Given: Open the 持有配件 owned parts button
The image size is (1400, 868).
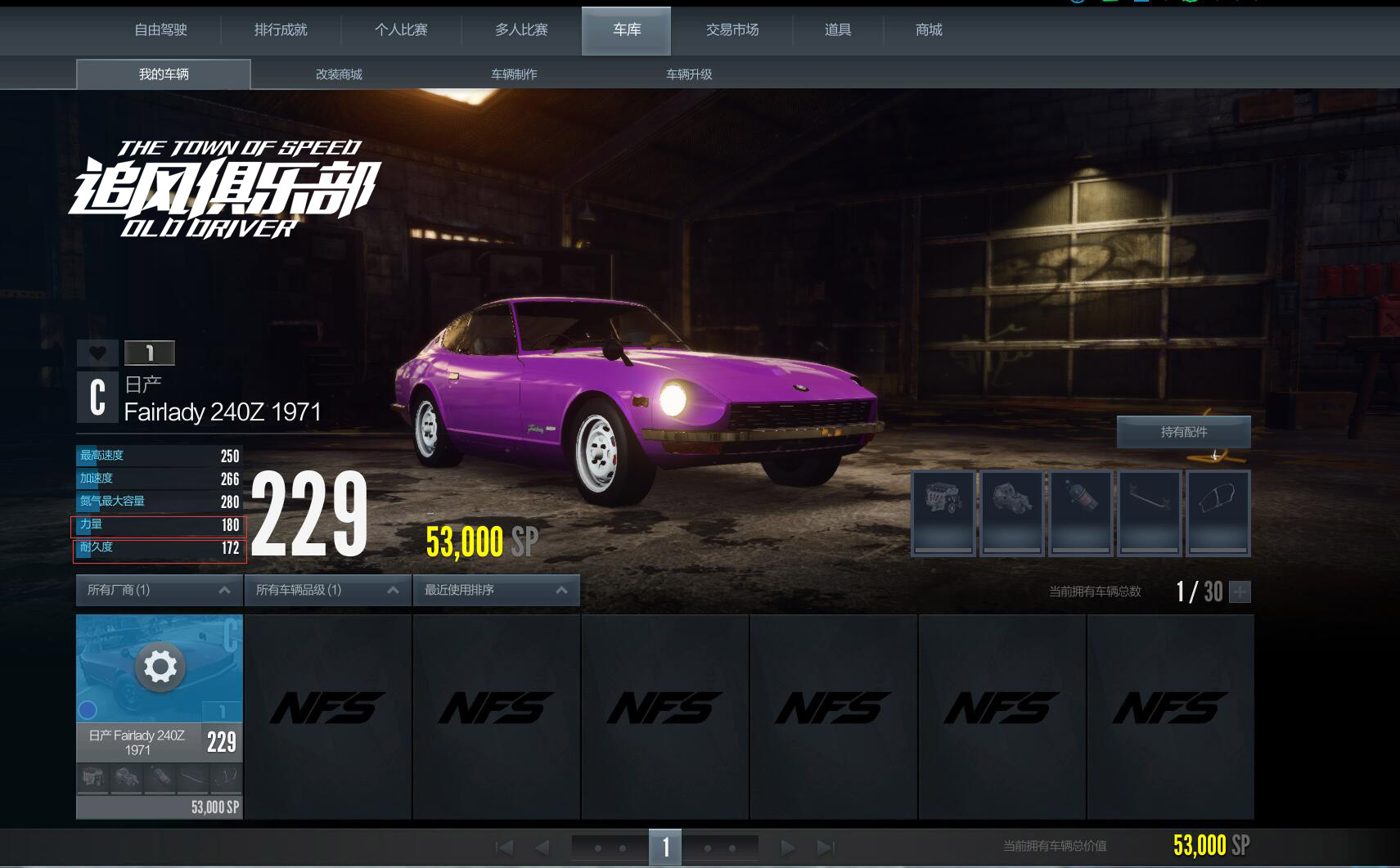Looking at the screenshot, I should coord(1183,432).
